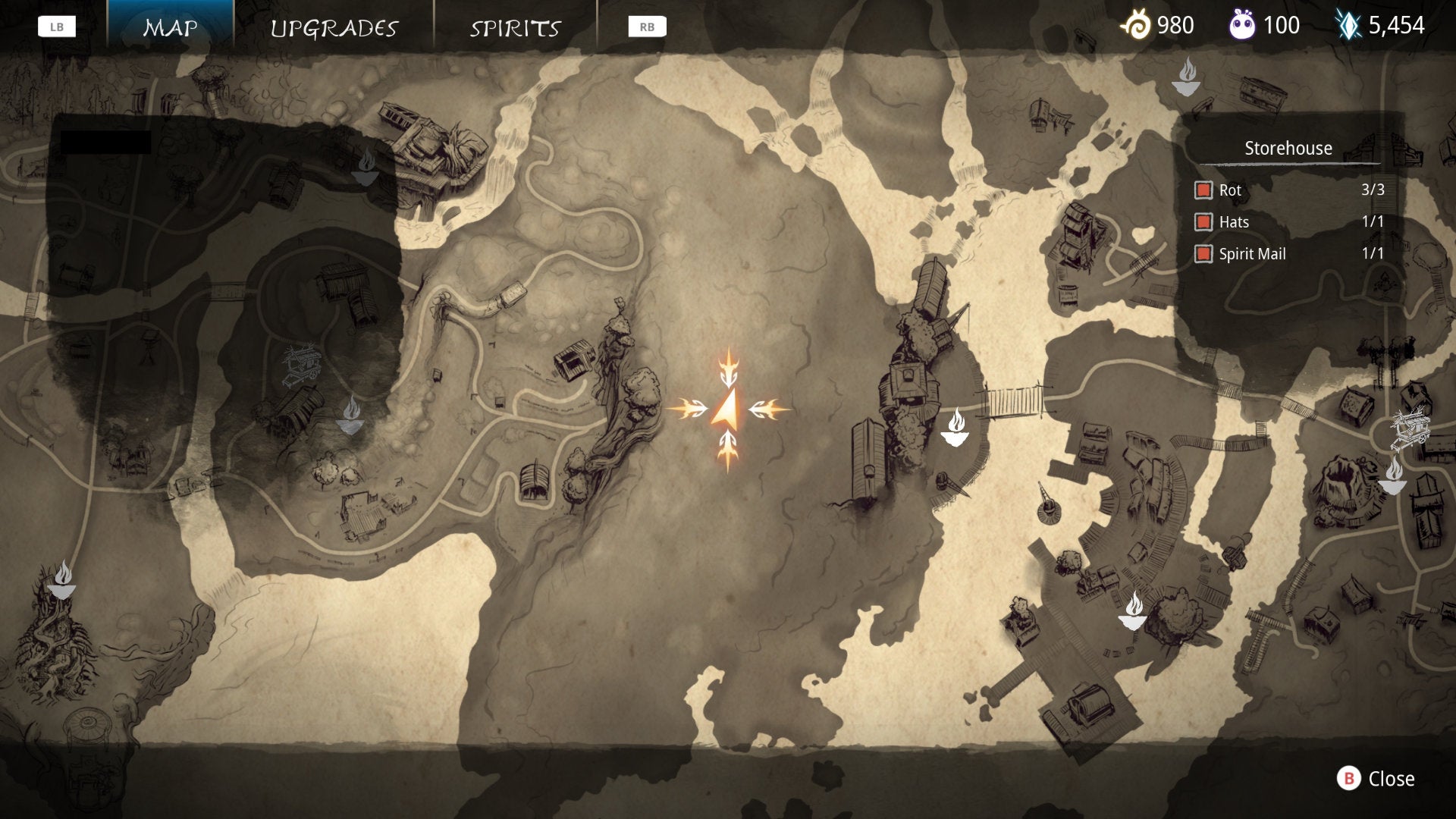Viewport: 1456px width, 819px height.
Task: Click the LB bumper prompt
Action: [58, 25]
